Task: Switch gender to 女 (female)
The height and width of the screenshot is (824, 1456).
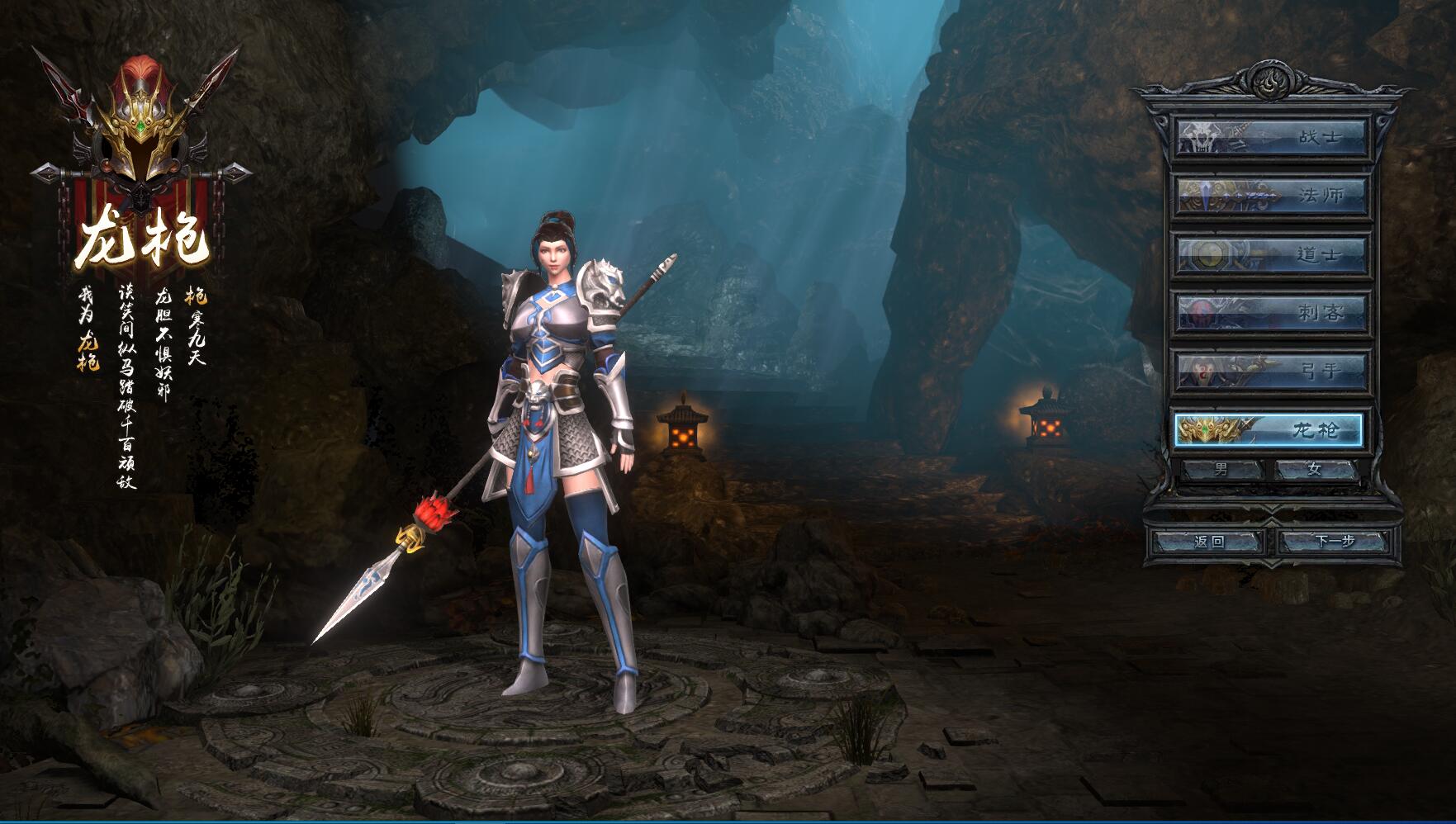Action: click(1315, 469)
